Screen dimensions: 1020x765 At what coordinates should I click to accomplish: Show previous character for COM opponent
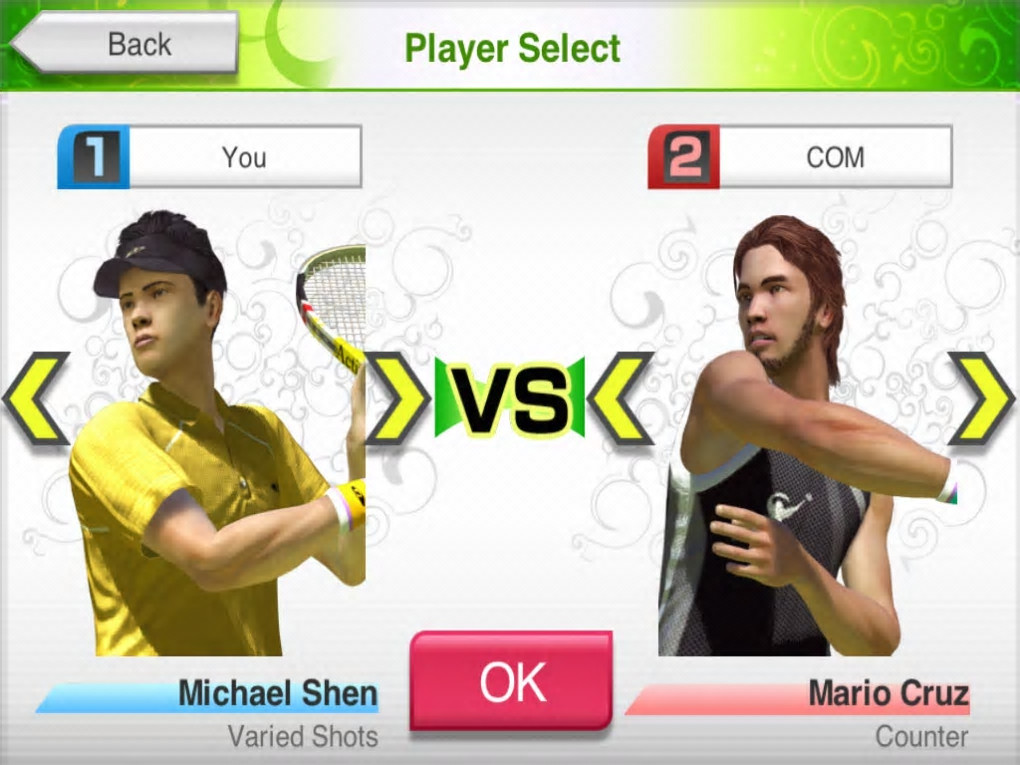point(621,398)
